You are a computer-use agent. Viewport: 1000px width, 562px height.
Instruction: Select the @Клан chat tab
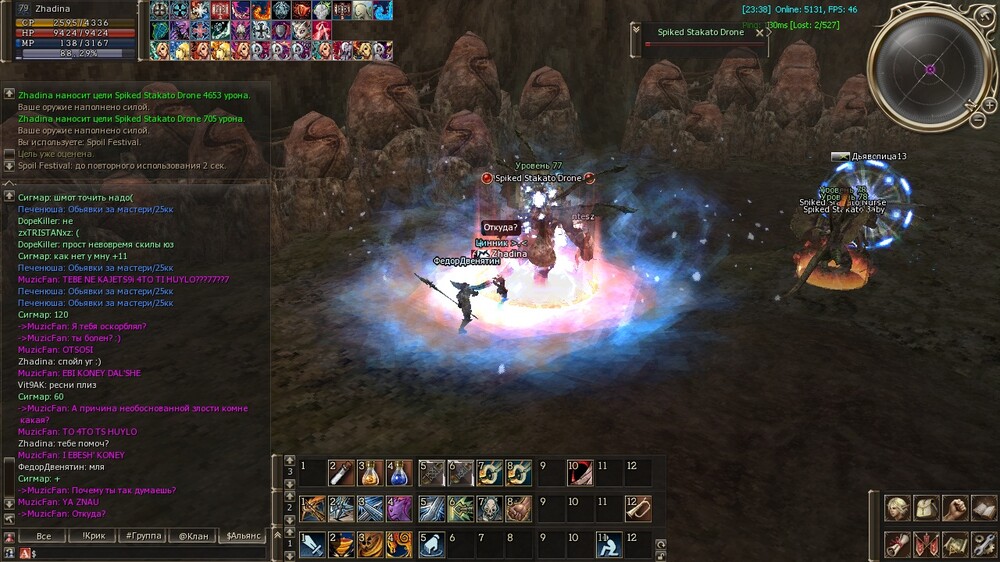pos(194,536)
